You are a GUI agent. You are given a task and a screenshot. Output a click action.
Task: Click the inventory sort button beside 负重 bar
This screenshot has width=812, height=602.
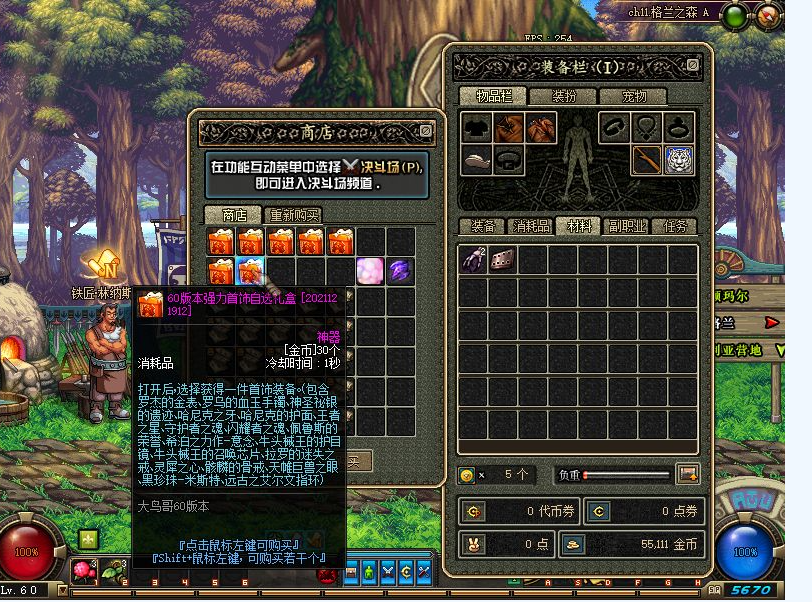pyautogui.click(x=688, y=474)
